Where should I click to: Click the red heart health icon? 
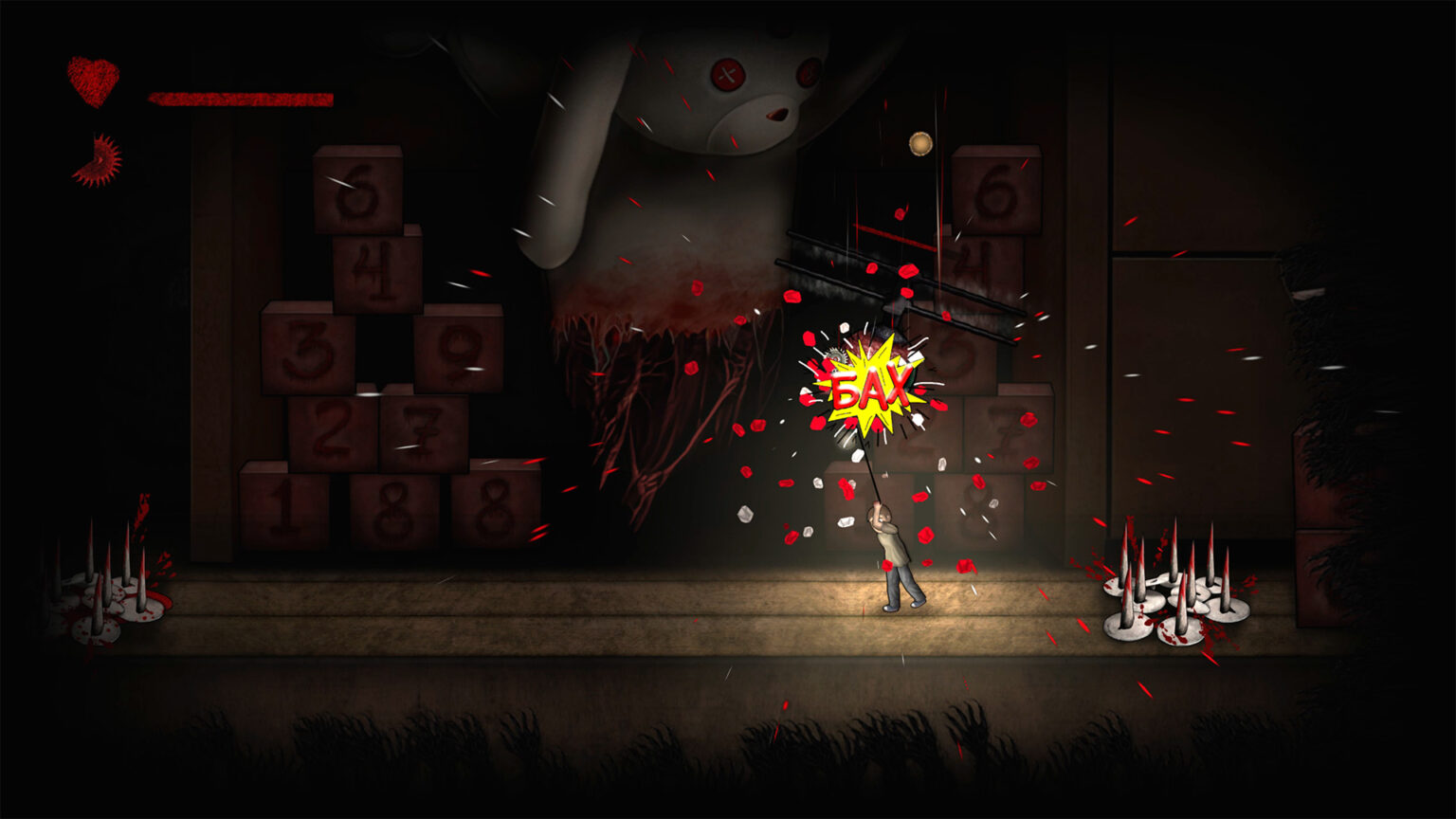pos(93,81)
